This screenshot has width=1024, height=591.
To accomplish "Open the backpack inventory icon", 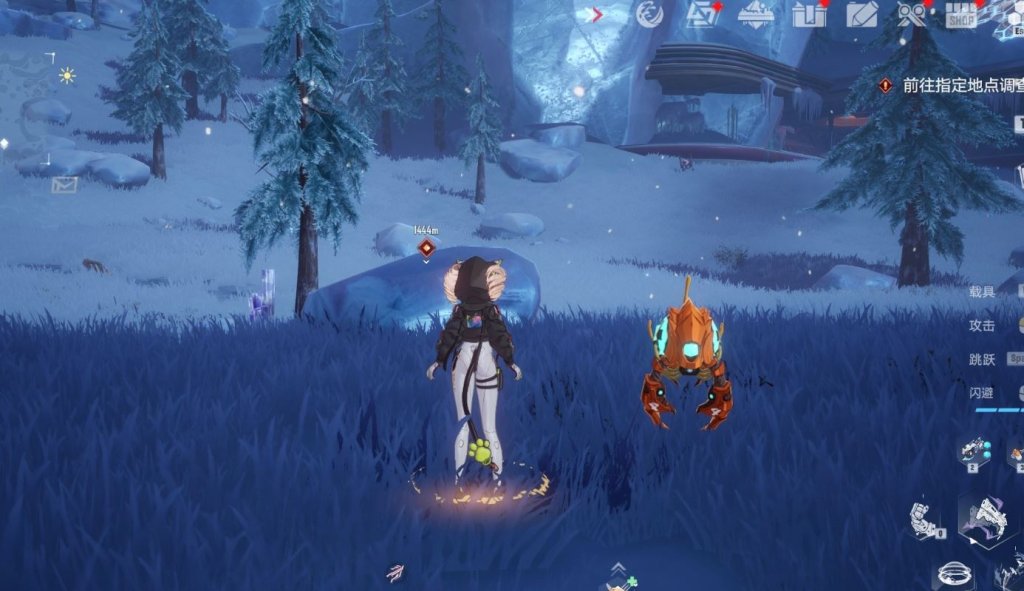I will pos(808,14).
